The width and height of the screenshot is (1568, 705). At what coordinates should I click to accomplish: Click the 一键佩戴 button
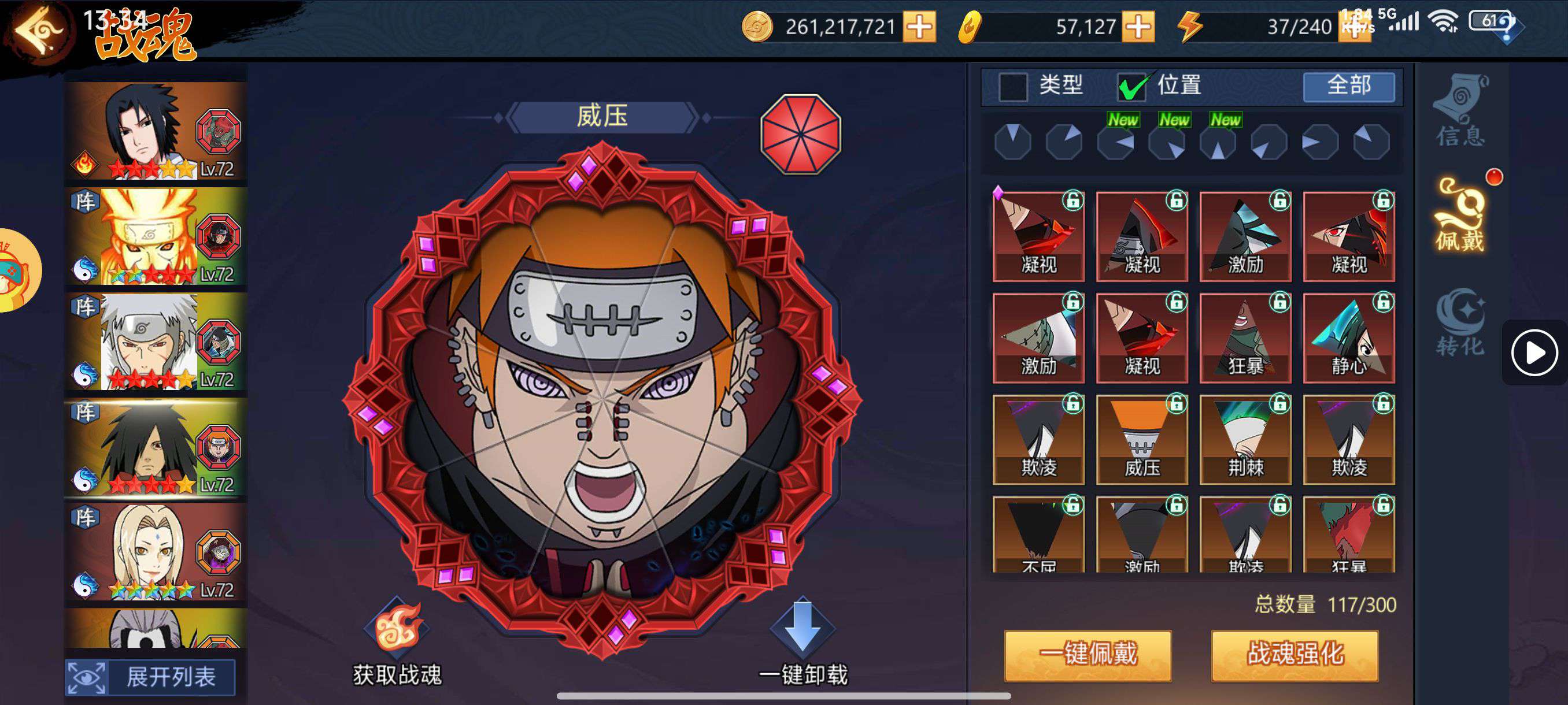click(x=1087, y=655)
